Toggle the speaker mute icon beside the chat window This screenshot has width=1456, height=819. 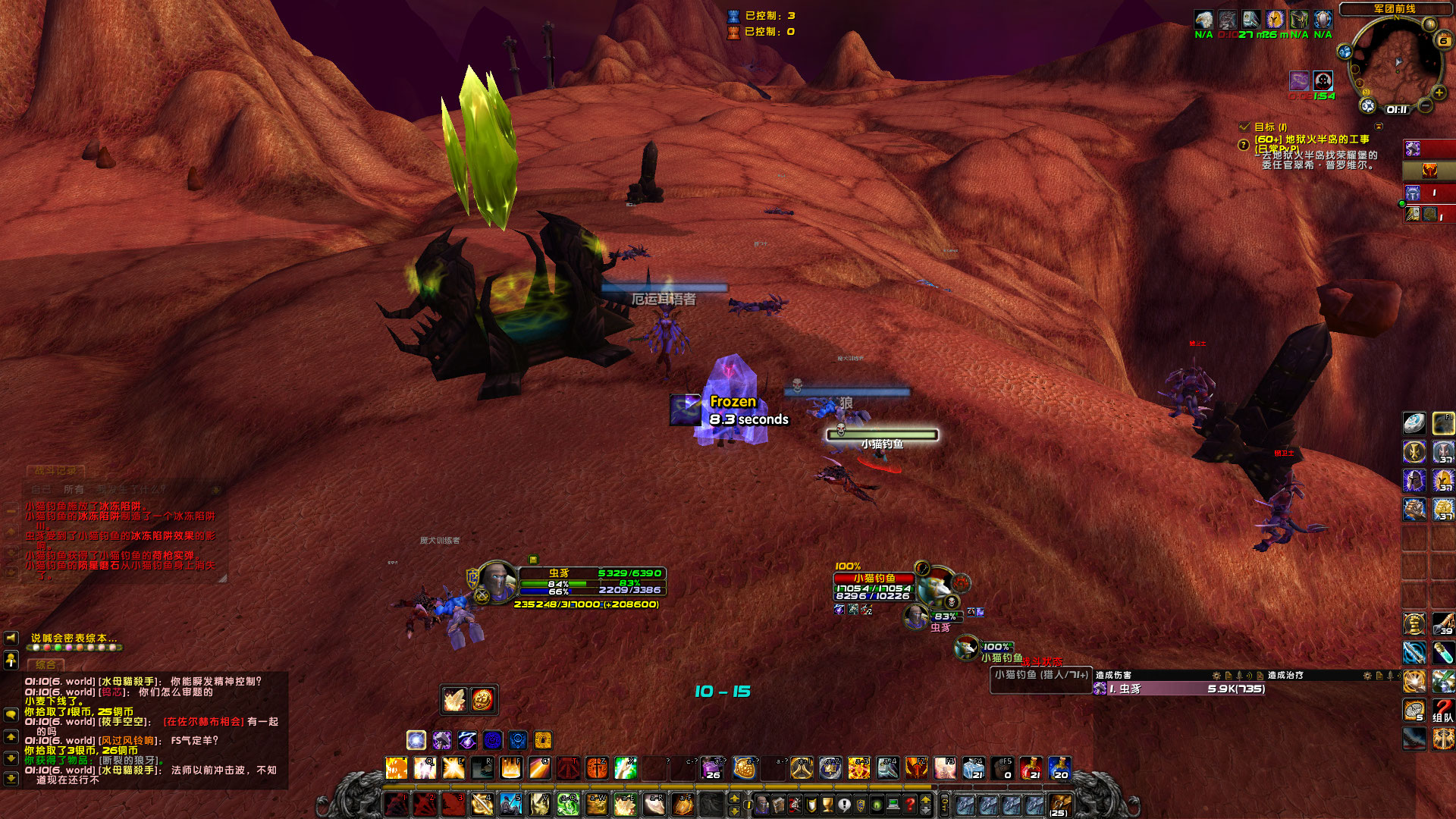tap(11, 639)
